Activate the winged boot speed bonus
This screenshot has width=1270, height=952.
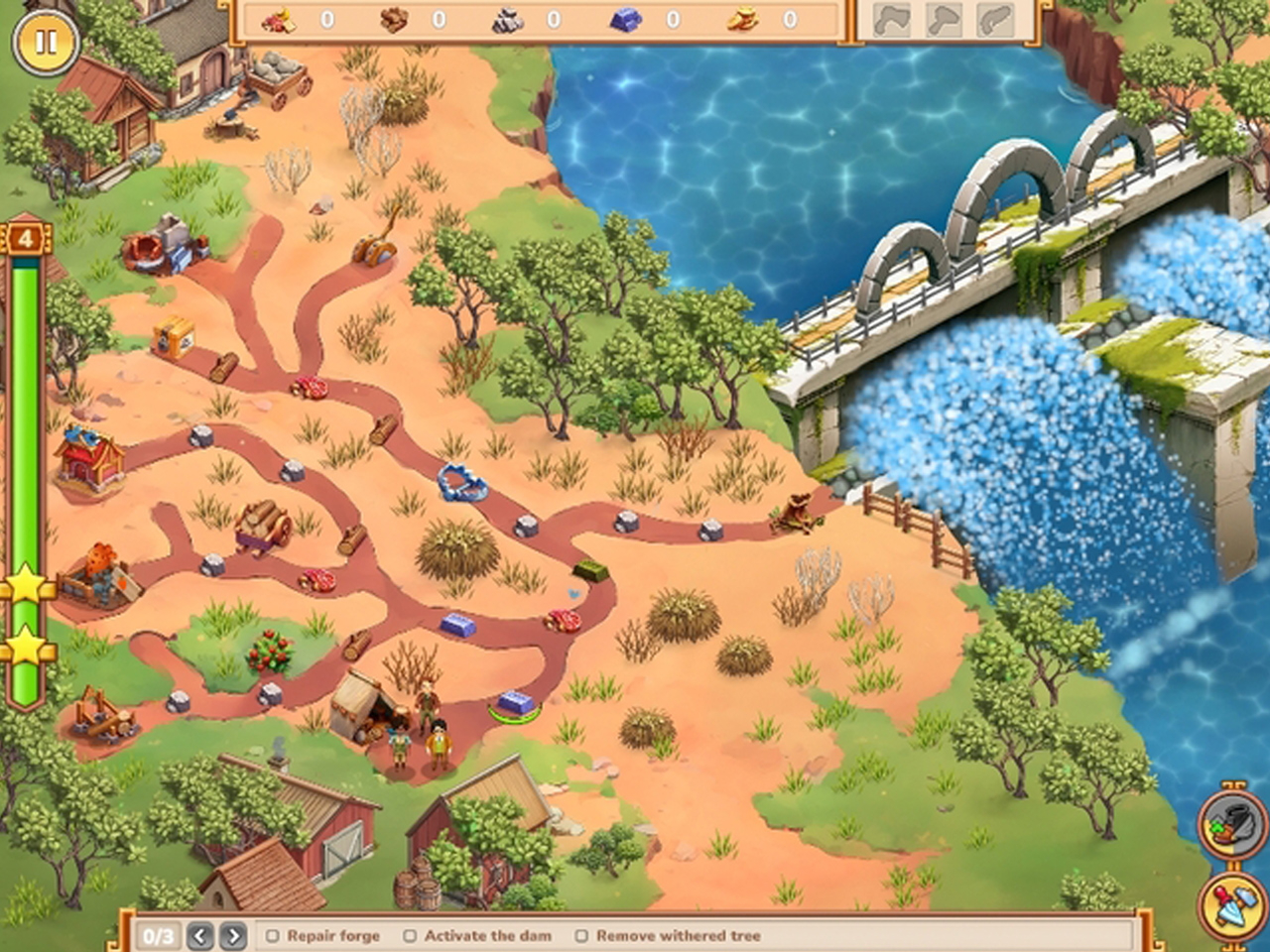coord(1231,823)
